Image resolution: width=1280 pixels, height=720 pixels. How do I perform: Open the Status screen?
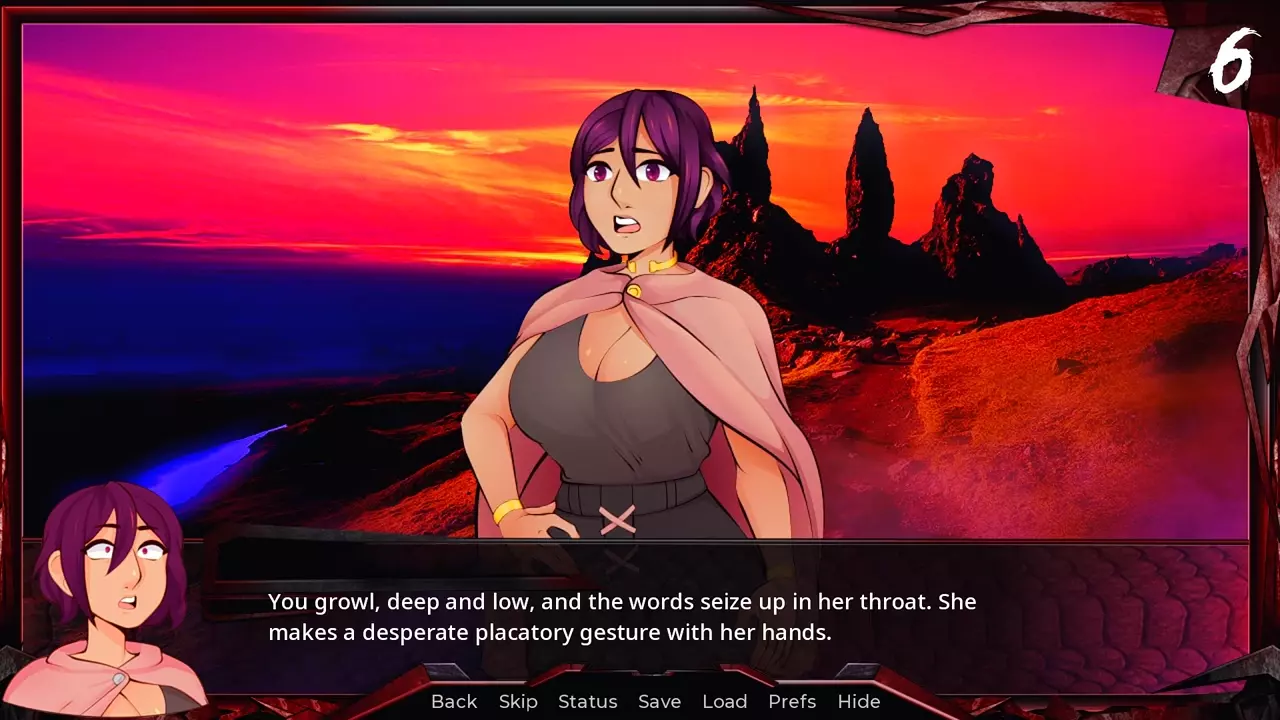point(588,701)
